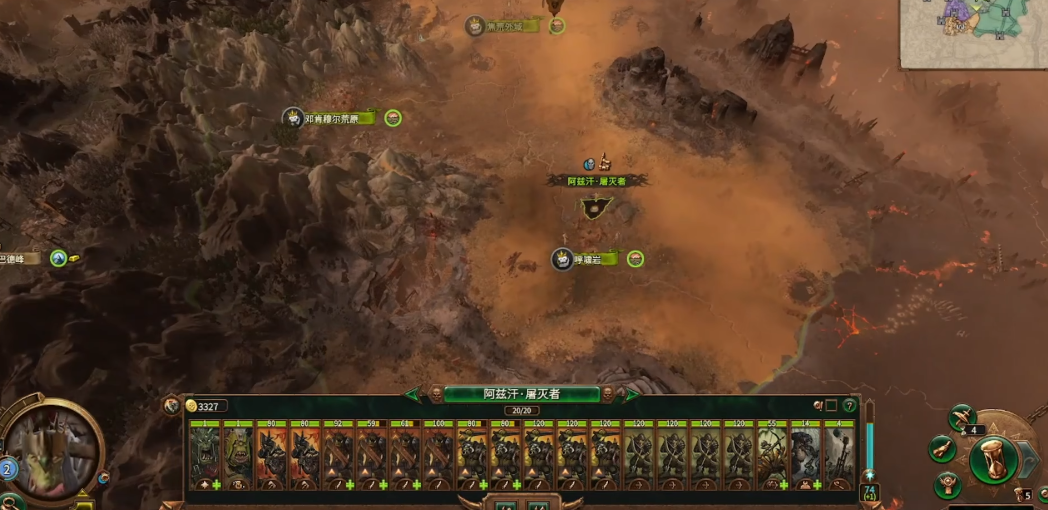End the turn with the hourglass button
1048x510 pixels.
coord(993,459)
